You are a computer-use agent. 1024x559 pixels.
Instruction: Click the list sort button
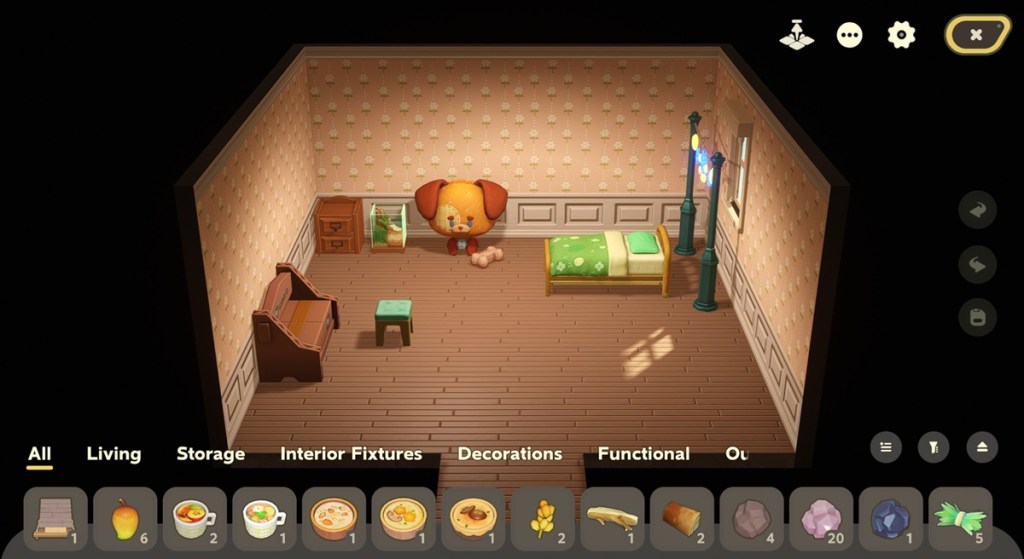coord(885,447)
